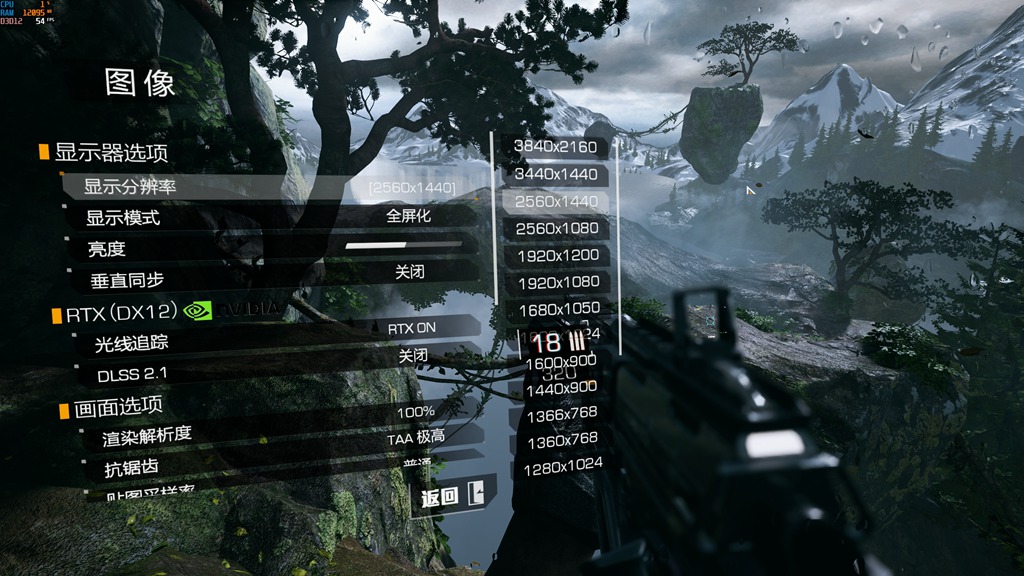Screen dimensions: 1024x576
Task: Change the DLSS 2.1 setting
Action: click(x=413, y=356)
